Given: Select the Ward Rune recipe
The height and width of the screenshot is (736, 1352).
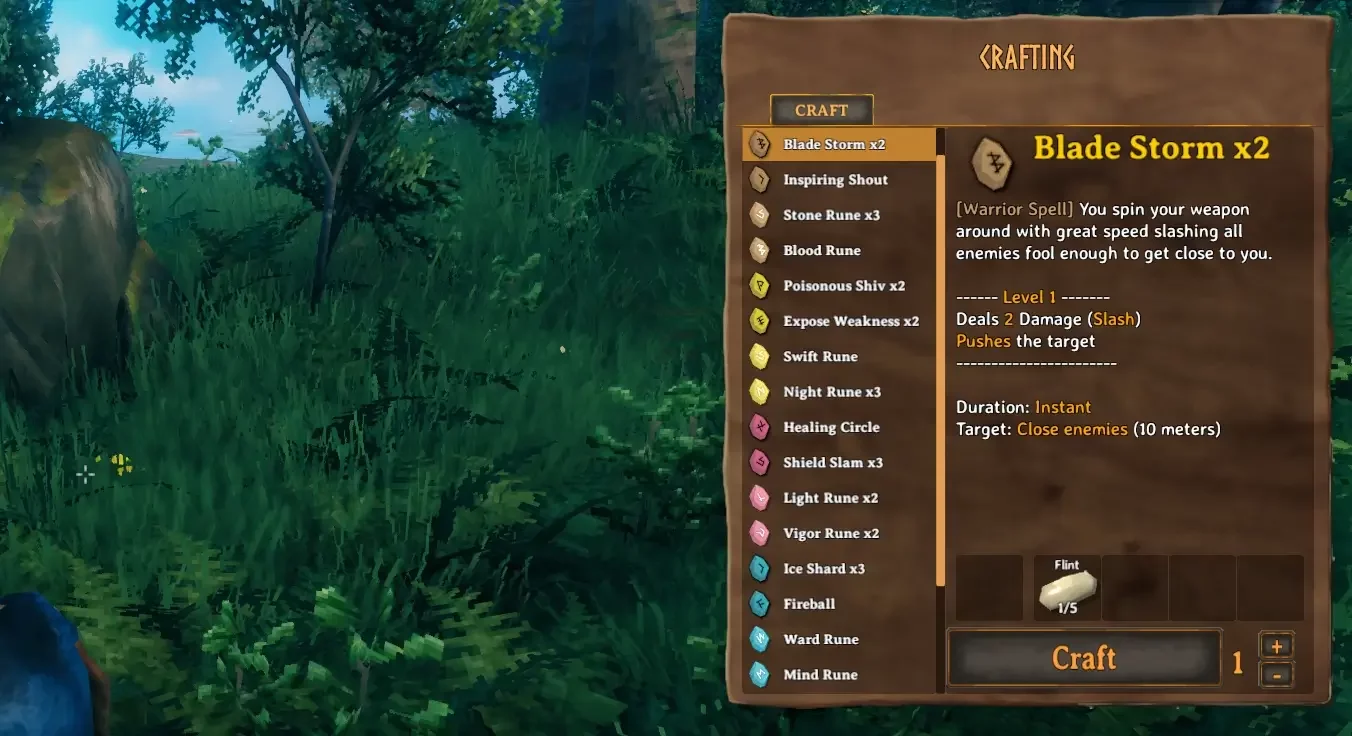Looking at the screenshot, I should click(821, 640).
